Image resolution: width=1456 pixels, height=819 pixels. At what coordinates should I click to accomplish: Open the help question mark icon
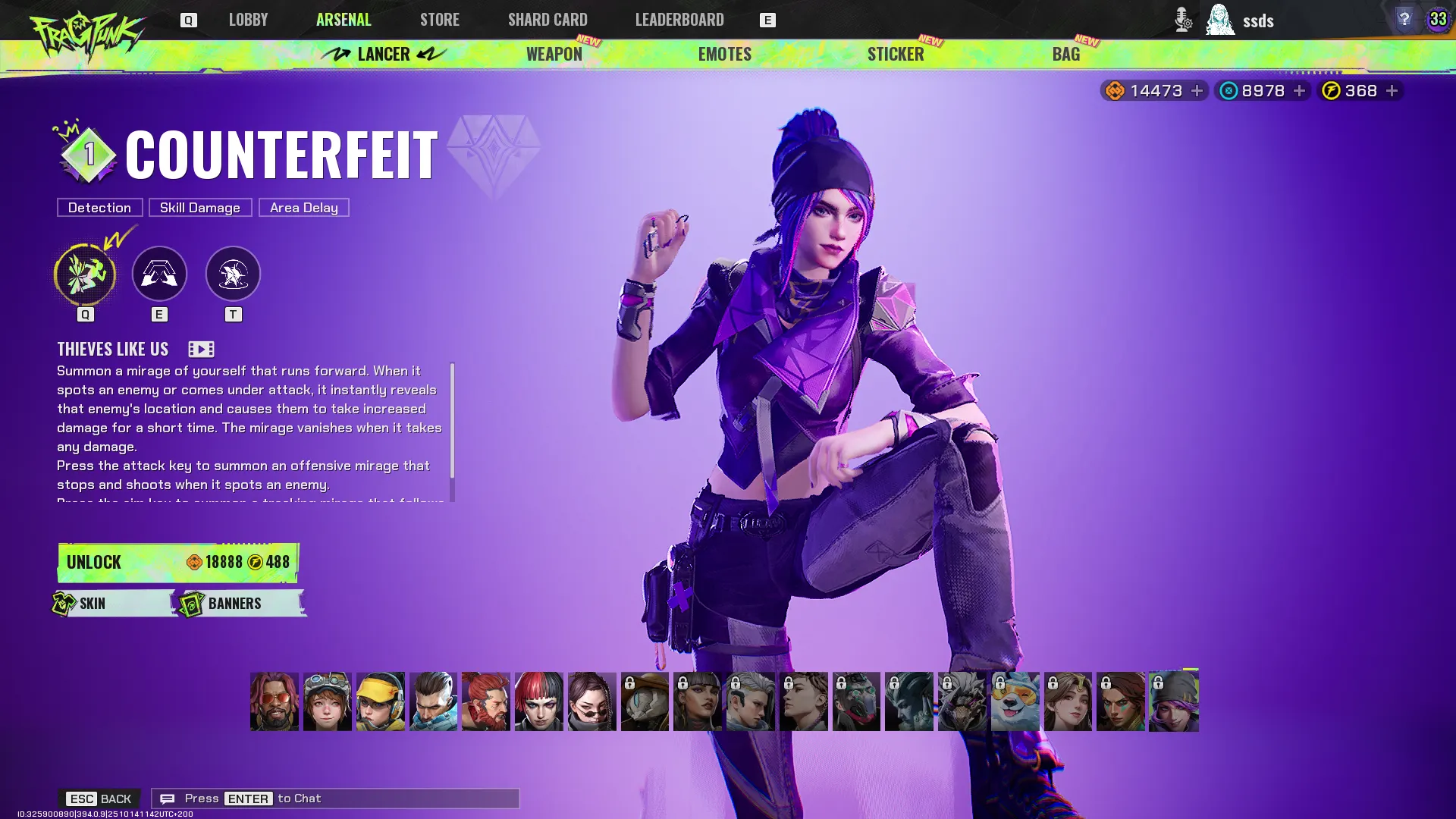pyautogui.click(x=1404, y=19)
